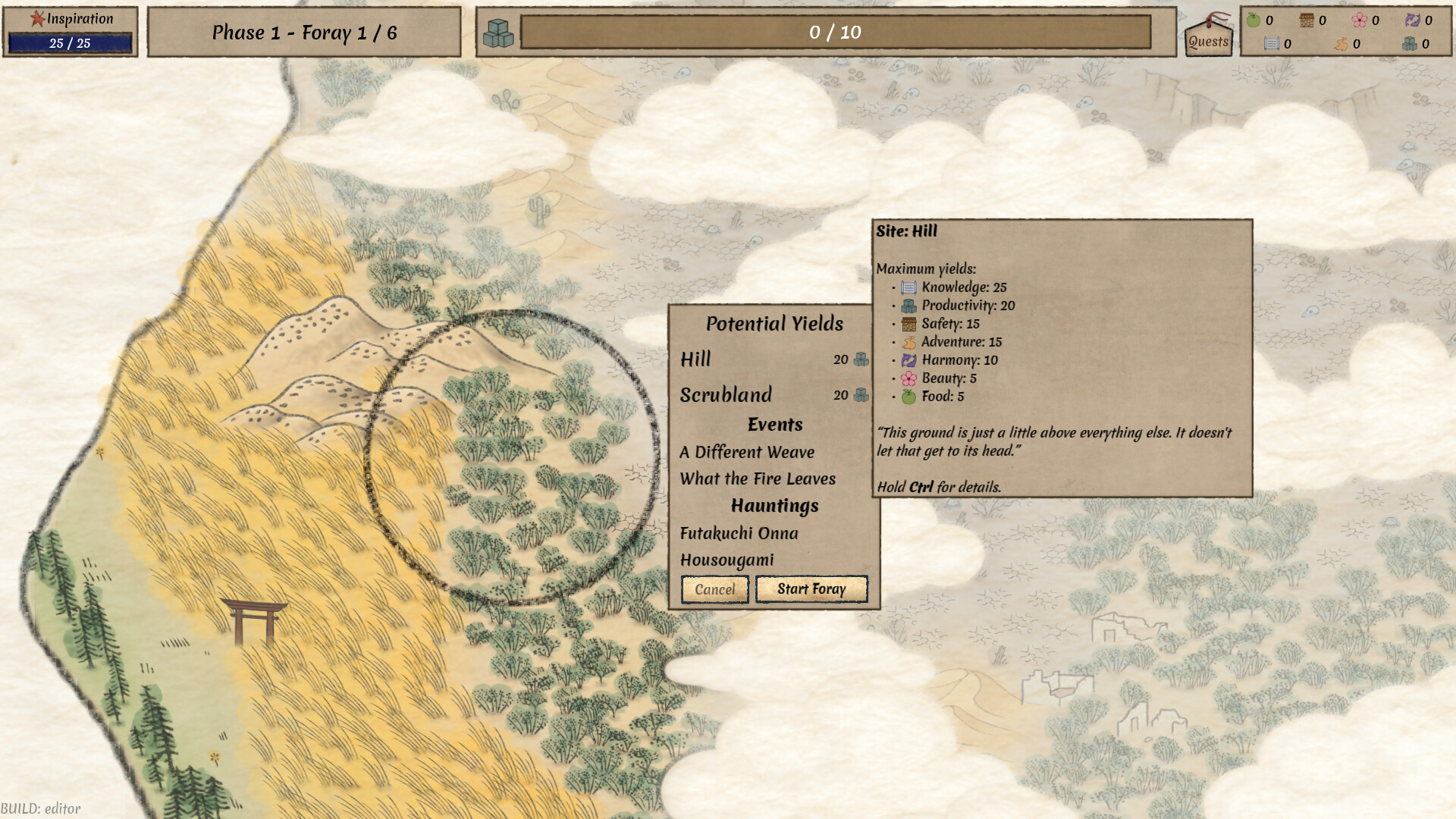
Task: Click the pink flower beauty resource icon
Action: [x=1359, y=20]
